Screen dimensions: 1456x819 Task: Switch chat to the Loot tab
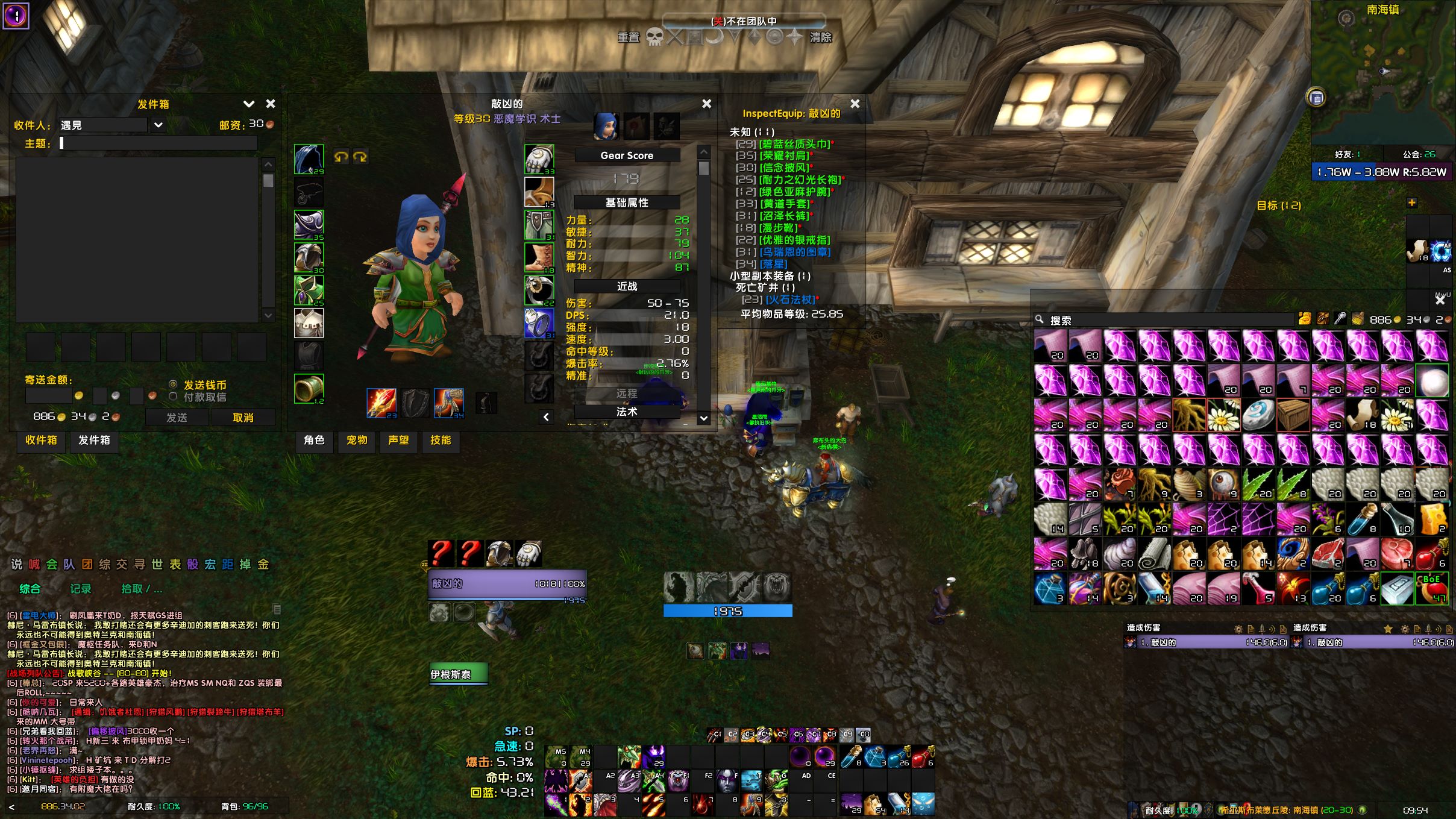click(x=141, y=589)
